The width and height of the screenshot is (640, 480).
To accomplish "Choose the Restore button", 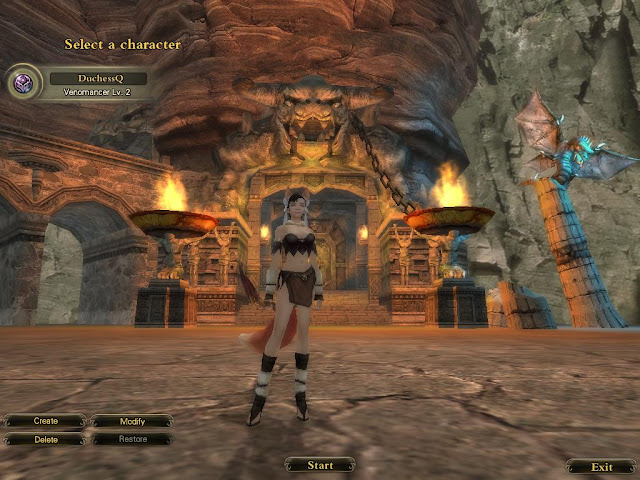I will coord(132,439).
